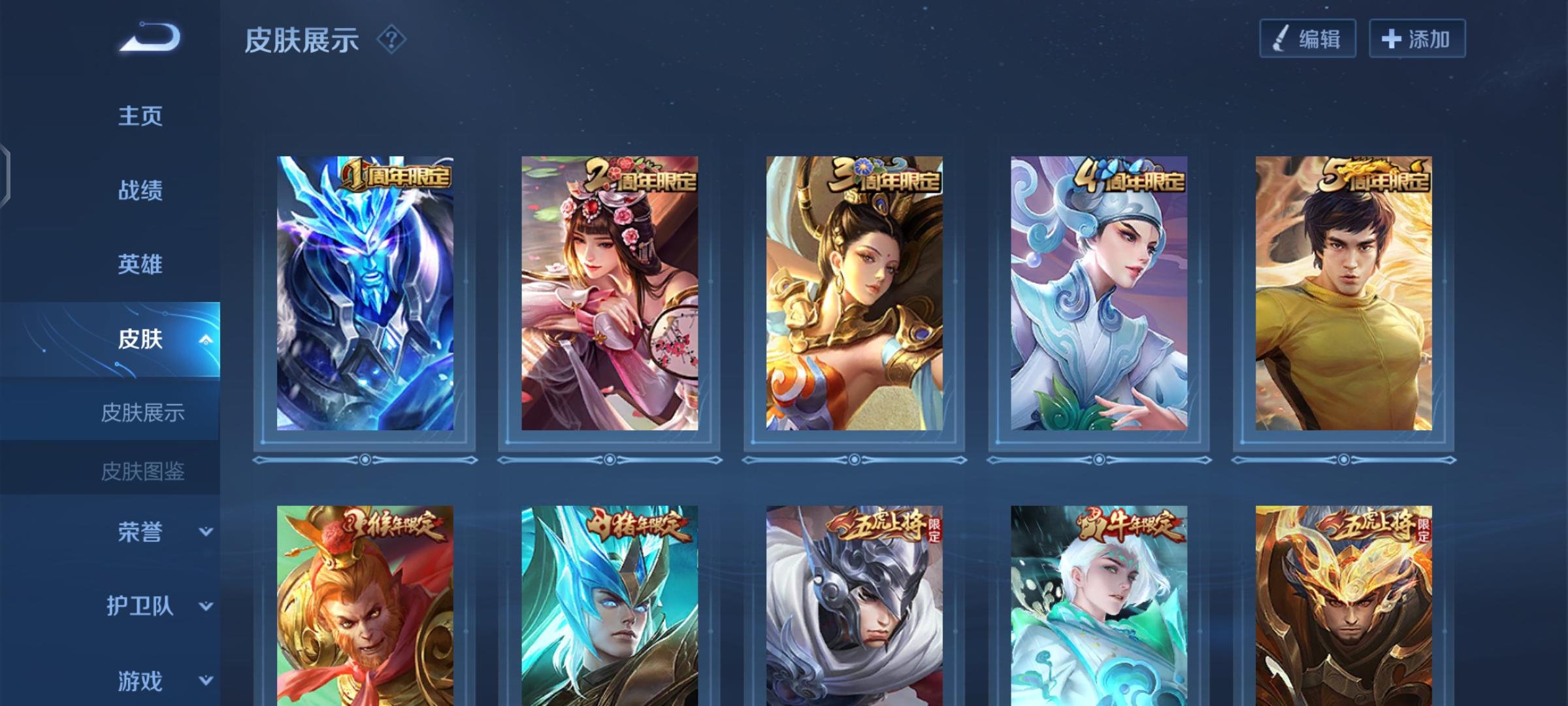Open the 皮肤展示 help question mark icon
The image size is (1568, 706).
pos(390,41)
